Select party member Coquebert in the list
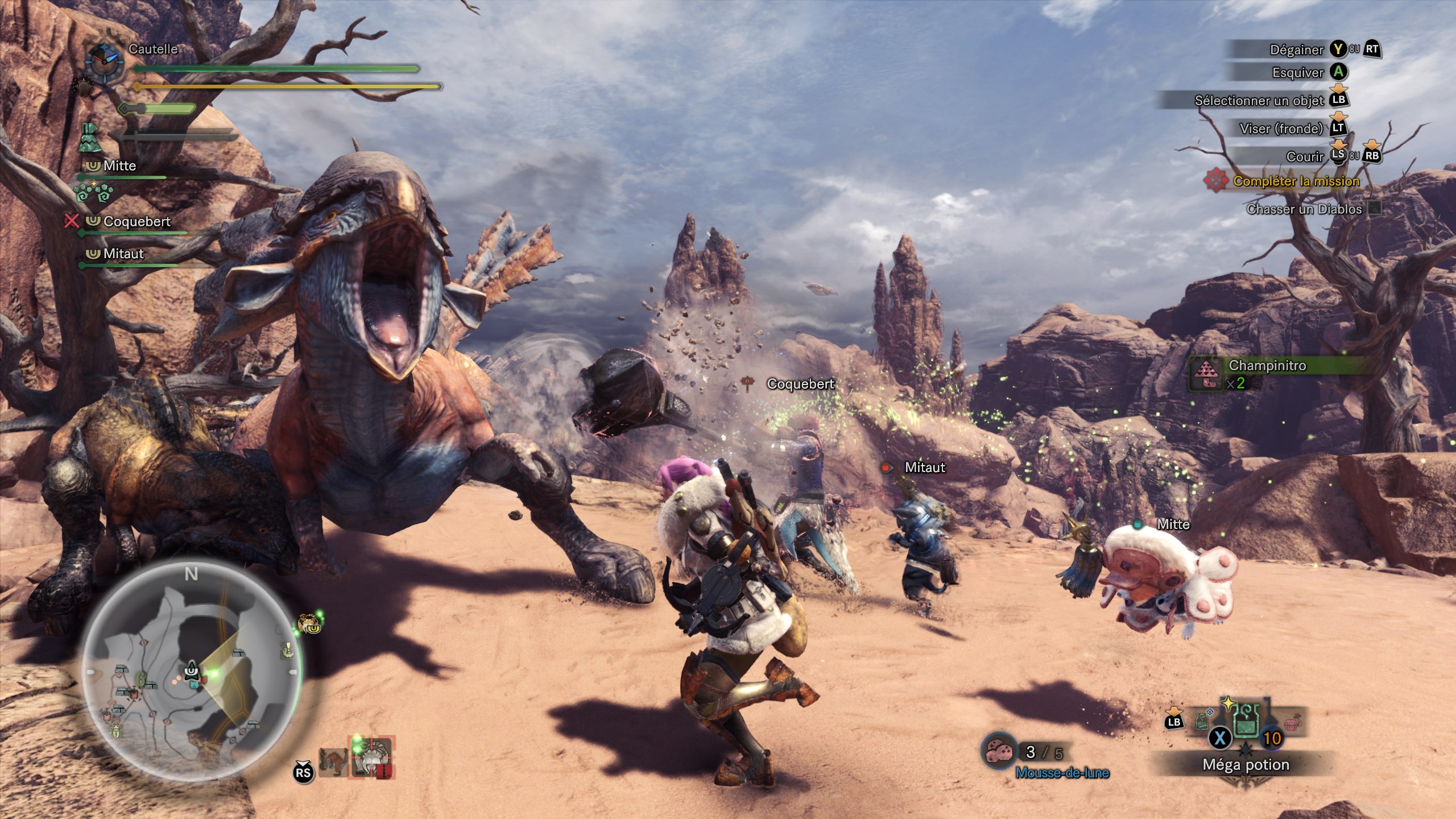 click(136, 221)
